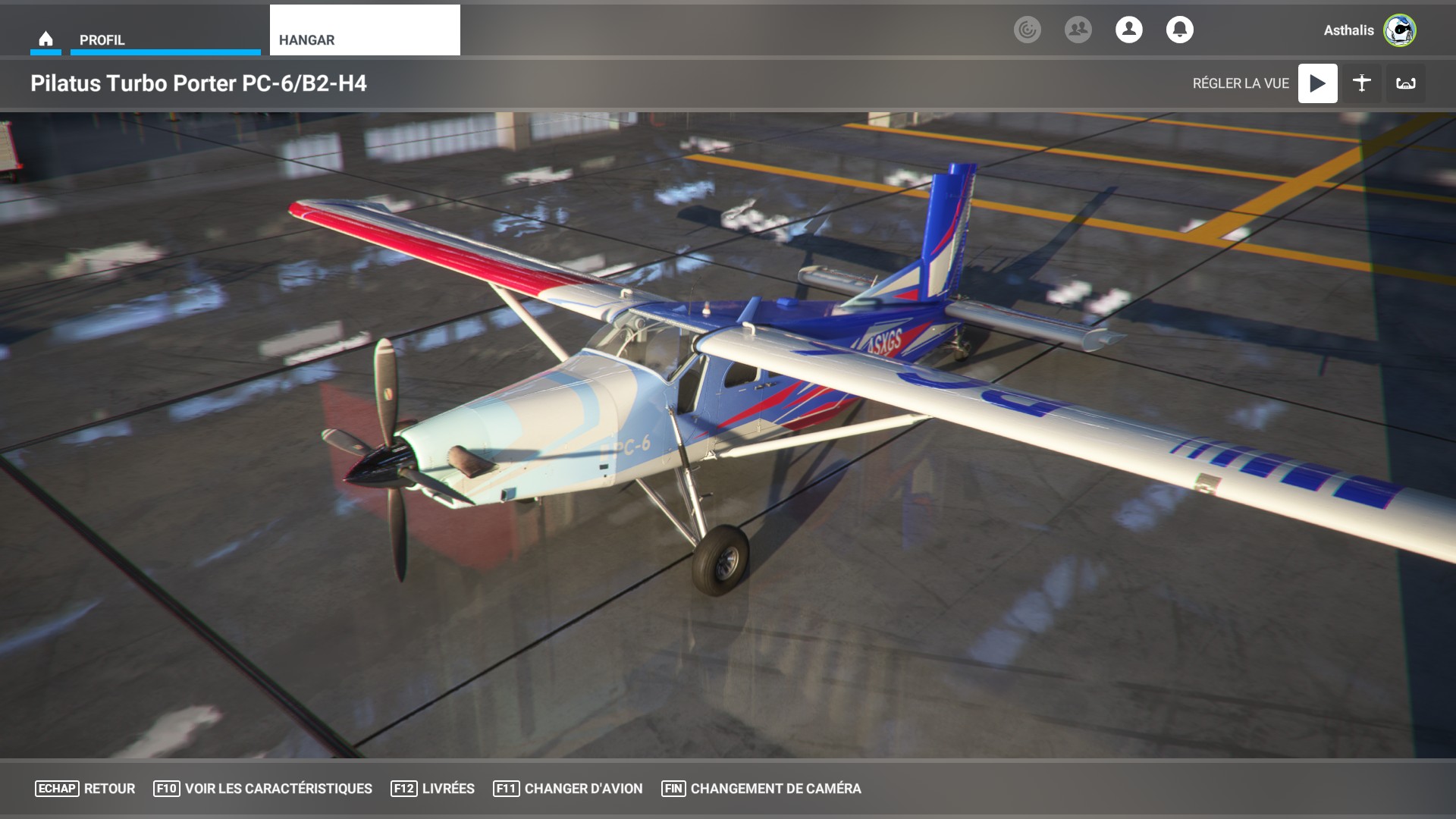Go back with the Retour button
The height and width of the screenshot is (819, 1456).
85,789
